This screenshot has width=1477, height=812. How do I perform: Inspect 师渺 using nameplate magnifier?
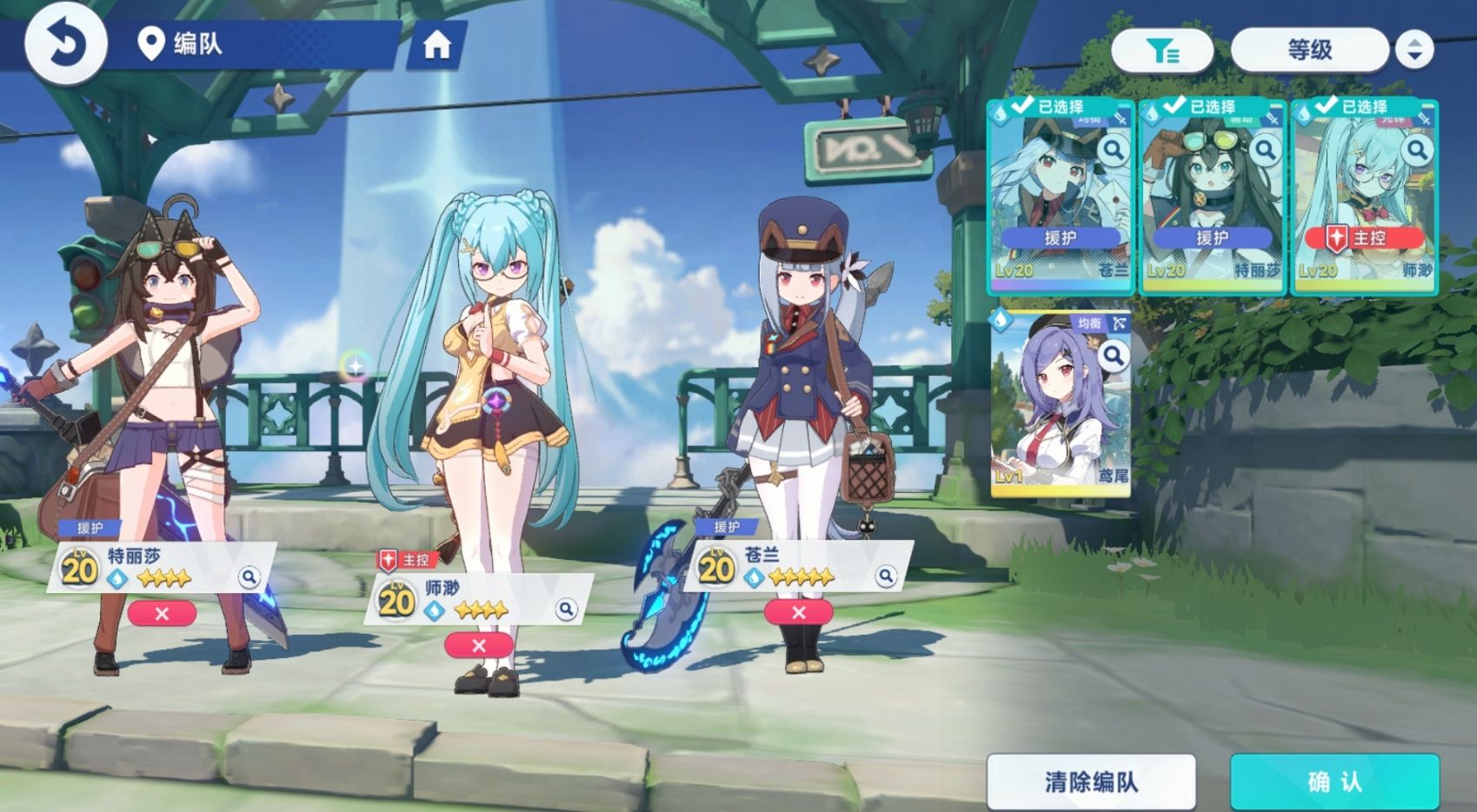pyautogui.click(x=566, y=609)
